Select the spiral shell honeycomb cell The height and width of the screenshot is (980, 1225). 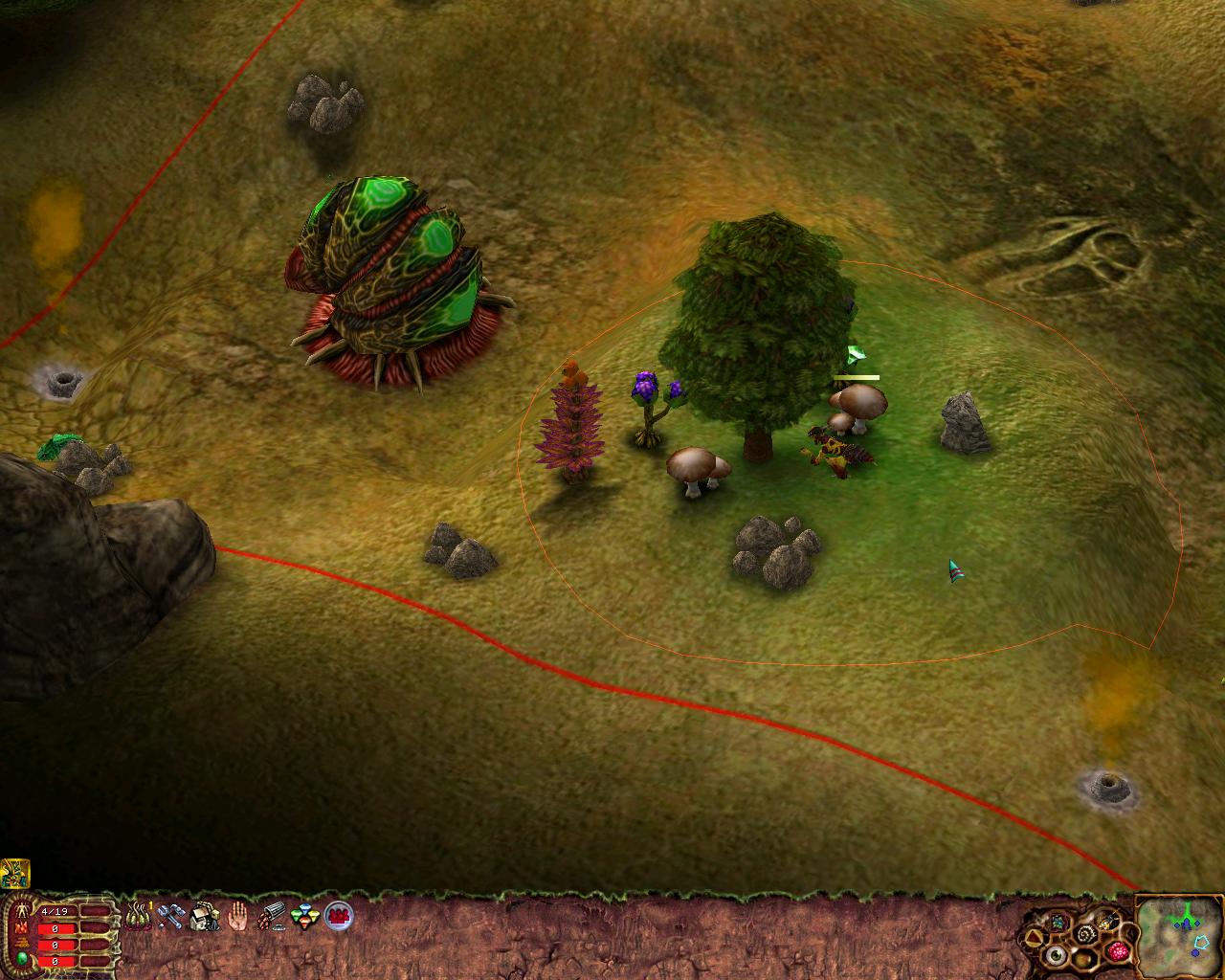tap(1085, 934)
